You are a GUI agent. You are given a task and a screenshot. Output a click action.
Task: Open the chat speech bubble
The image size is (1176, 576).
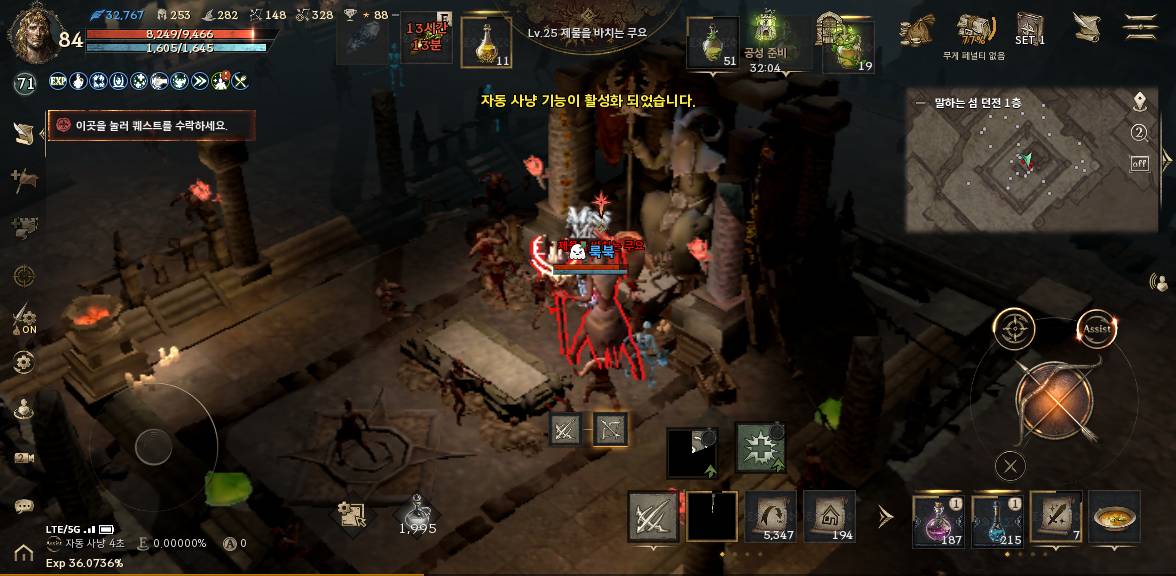pyautogui.click(x=24, y=506)
